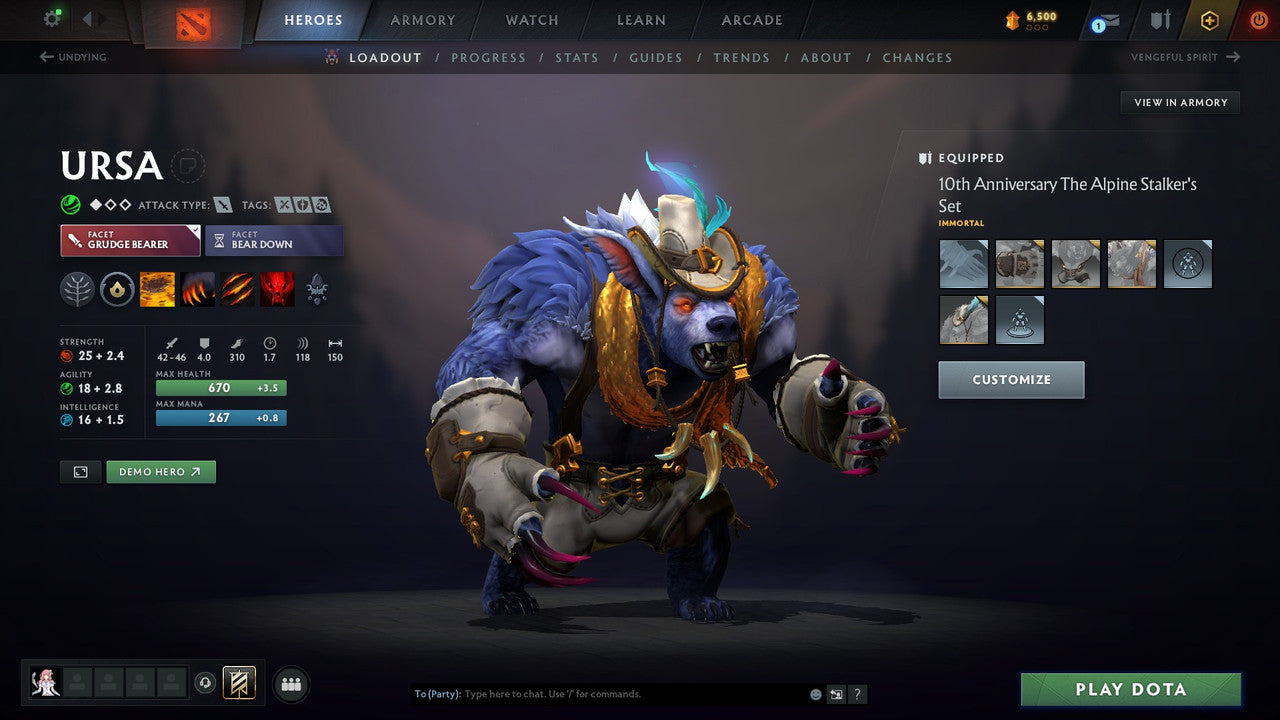The image size is (1280, 720).
Task: Select Ursa's Earthshock ability icon
Action: tap(157, 288)
